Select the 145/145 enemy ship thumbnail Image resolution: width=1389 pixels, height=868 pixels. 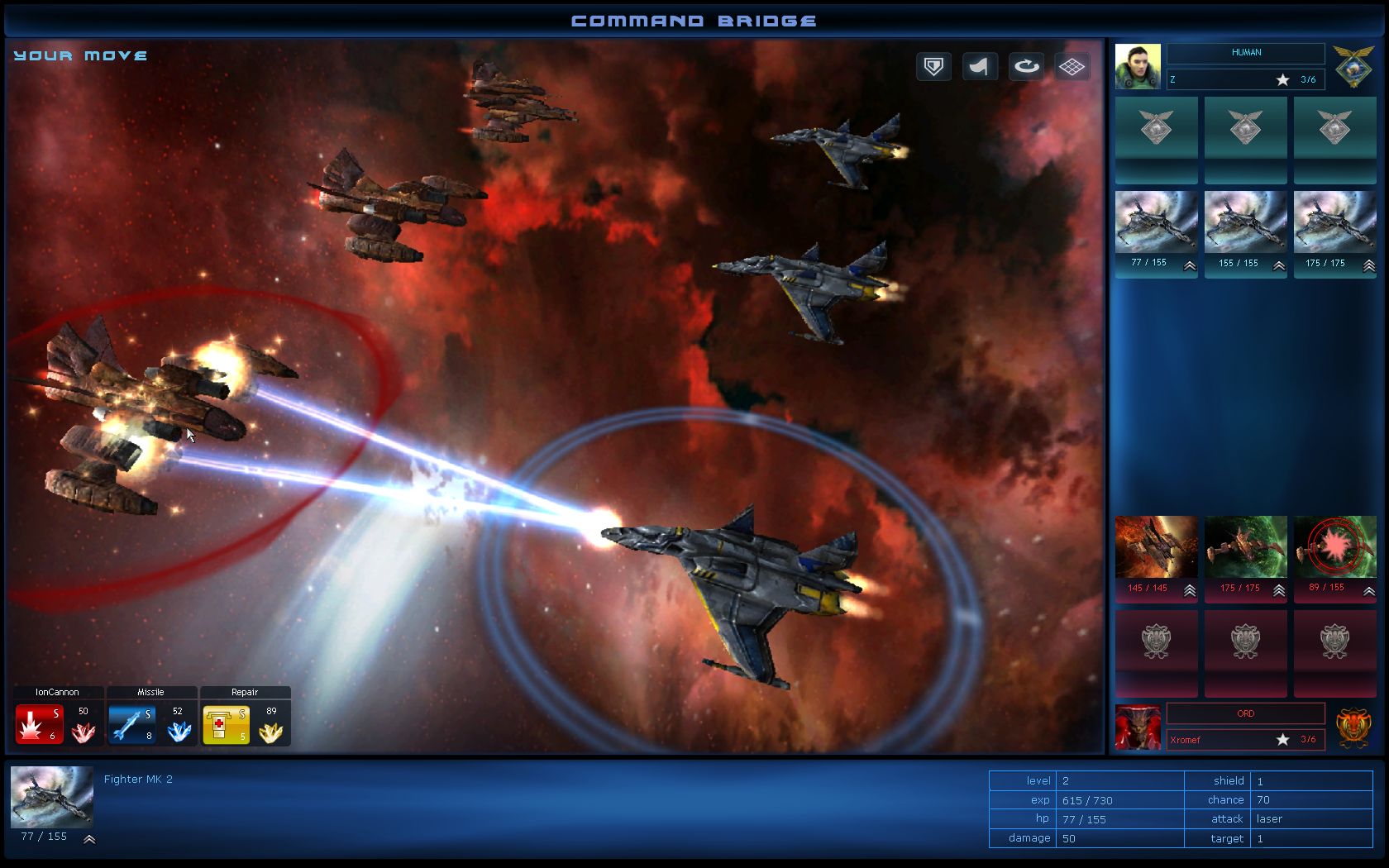pyautogui.click(x=1155, y=546)
